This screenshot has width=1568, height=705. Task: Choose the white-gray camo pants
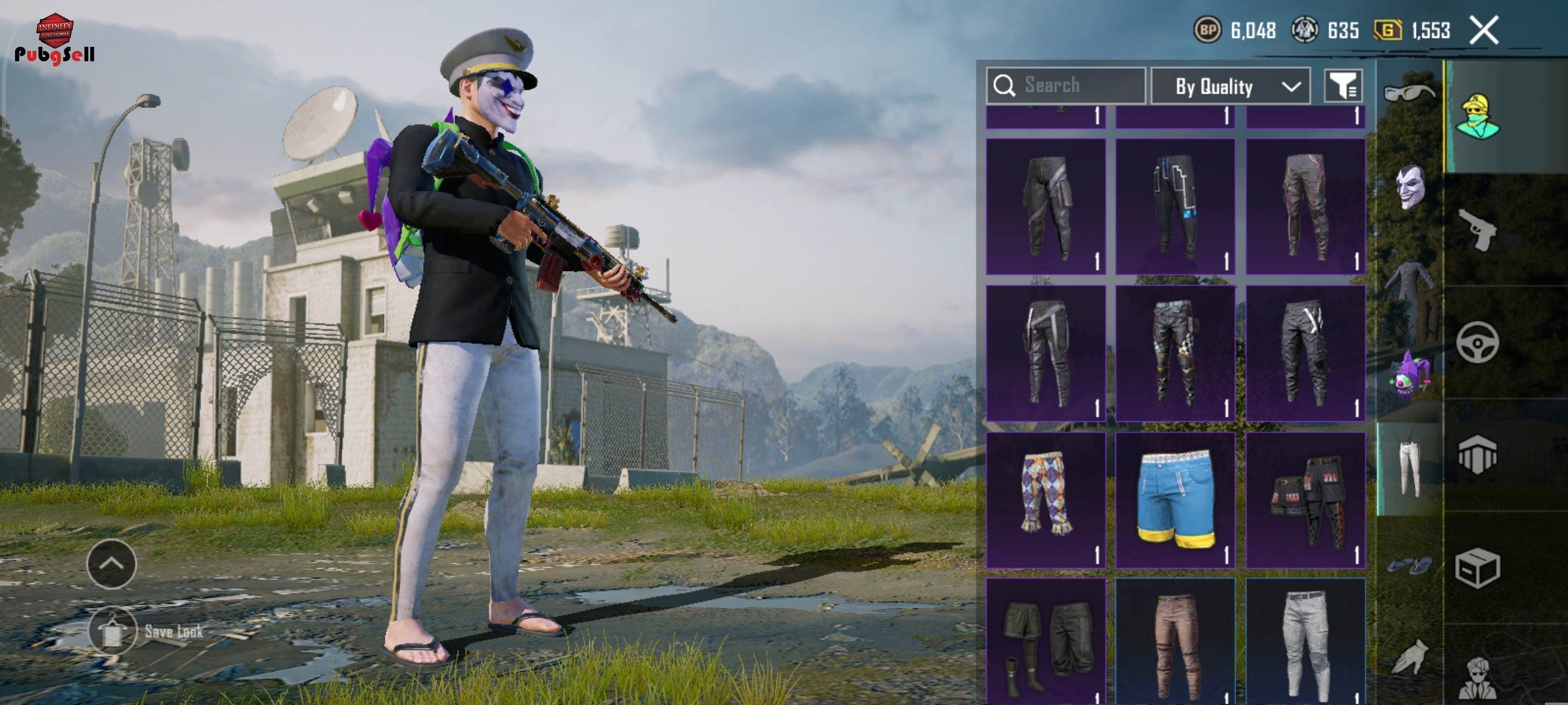1305,642
